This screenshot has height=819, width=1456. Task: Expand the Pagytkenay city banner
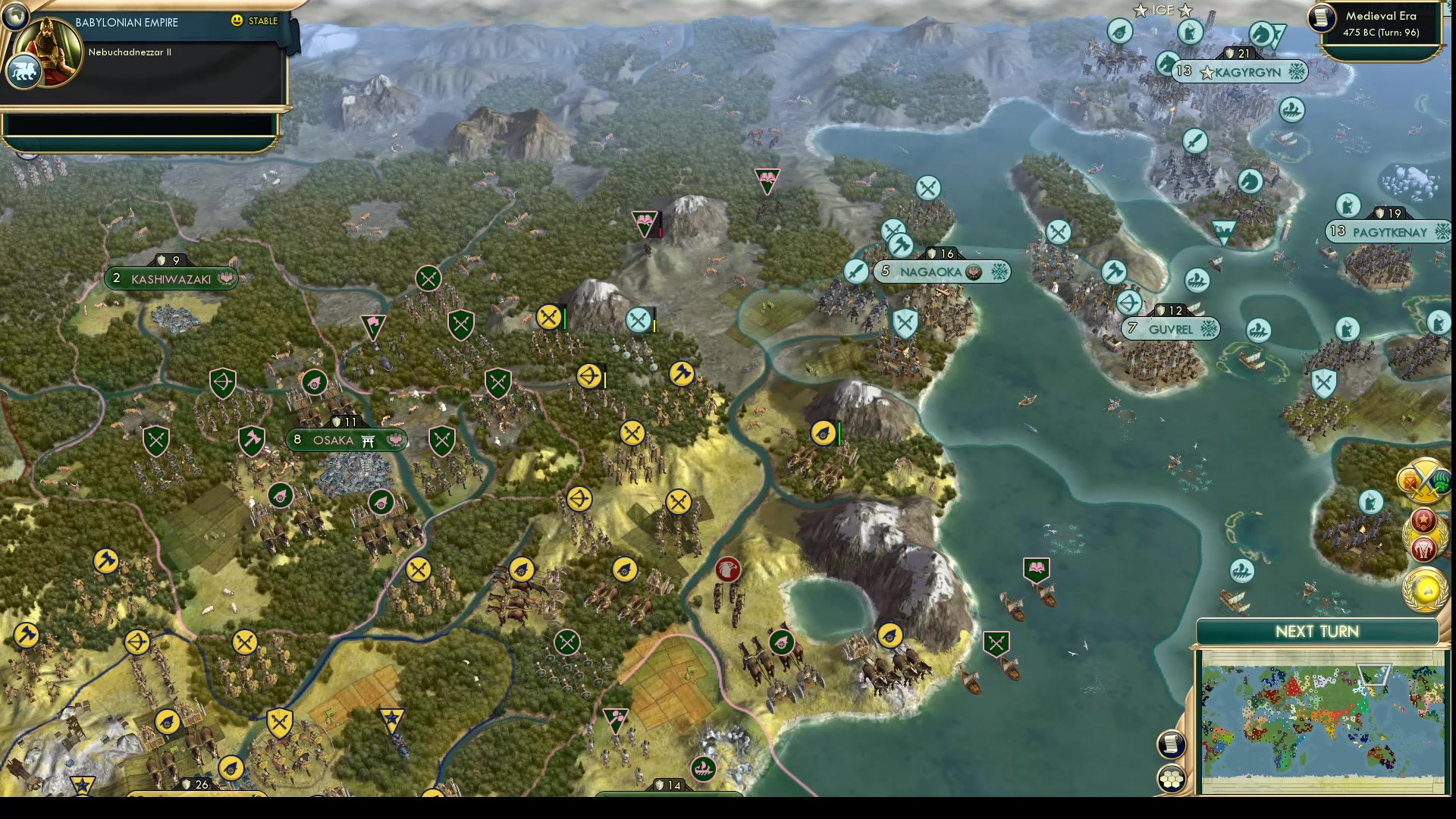1389,231
